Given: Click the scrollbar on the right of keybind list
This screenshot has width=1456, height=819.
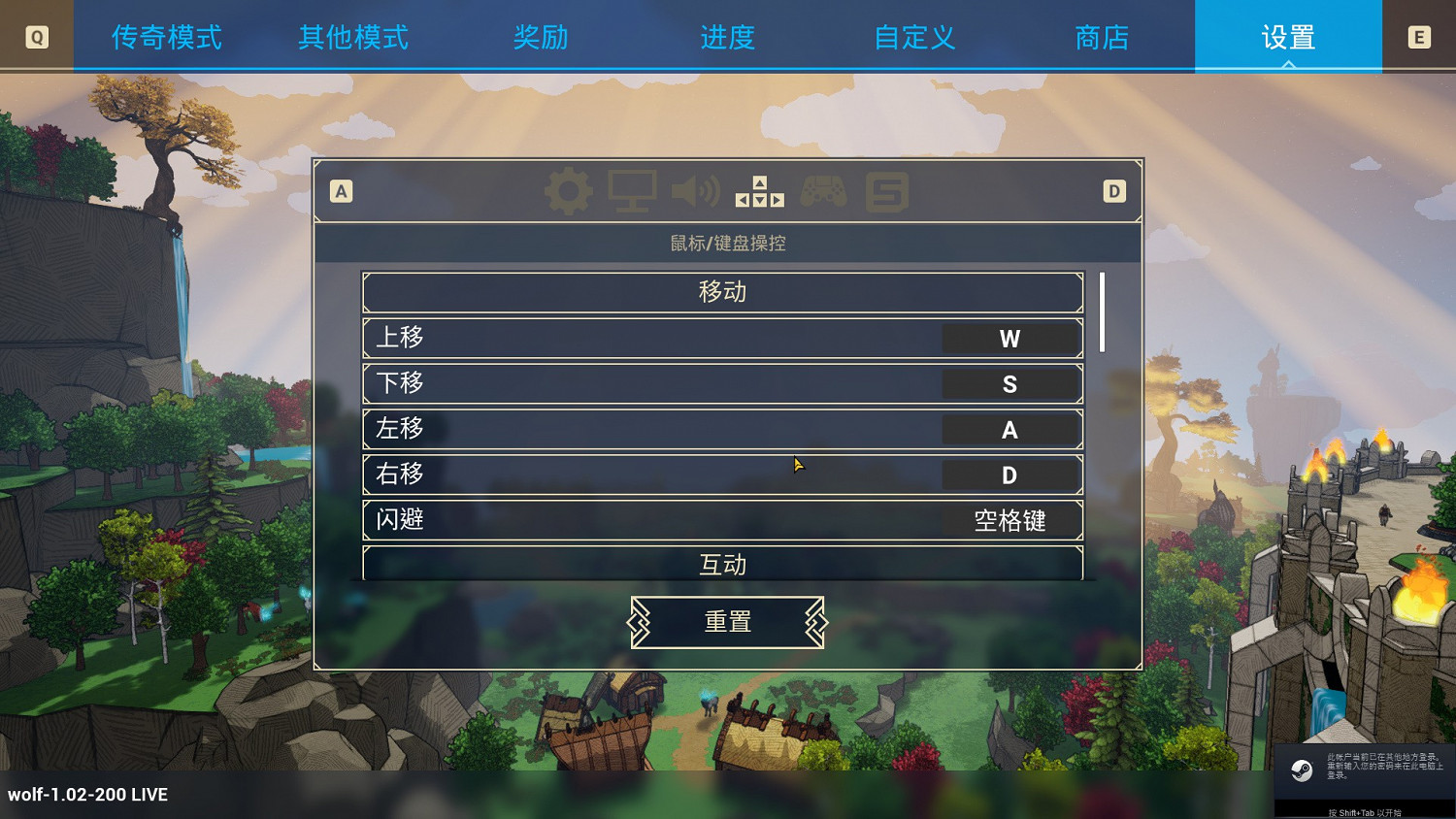Looking at the screenshot, I should coord(1102,311).
